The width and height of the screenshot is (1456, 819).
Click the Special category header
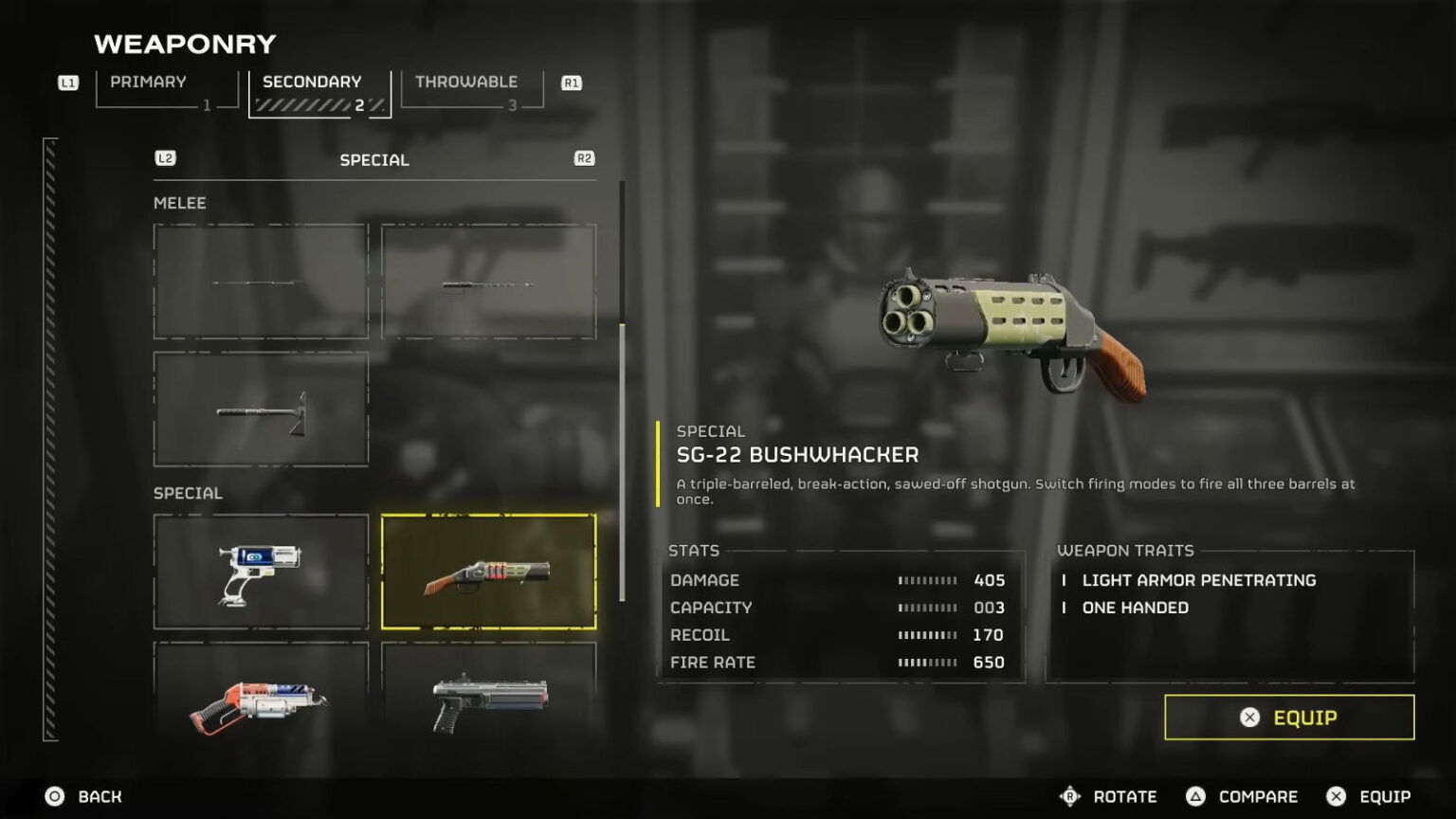pyautogui.click(x=374, y=160)
